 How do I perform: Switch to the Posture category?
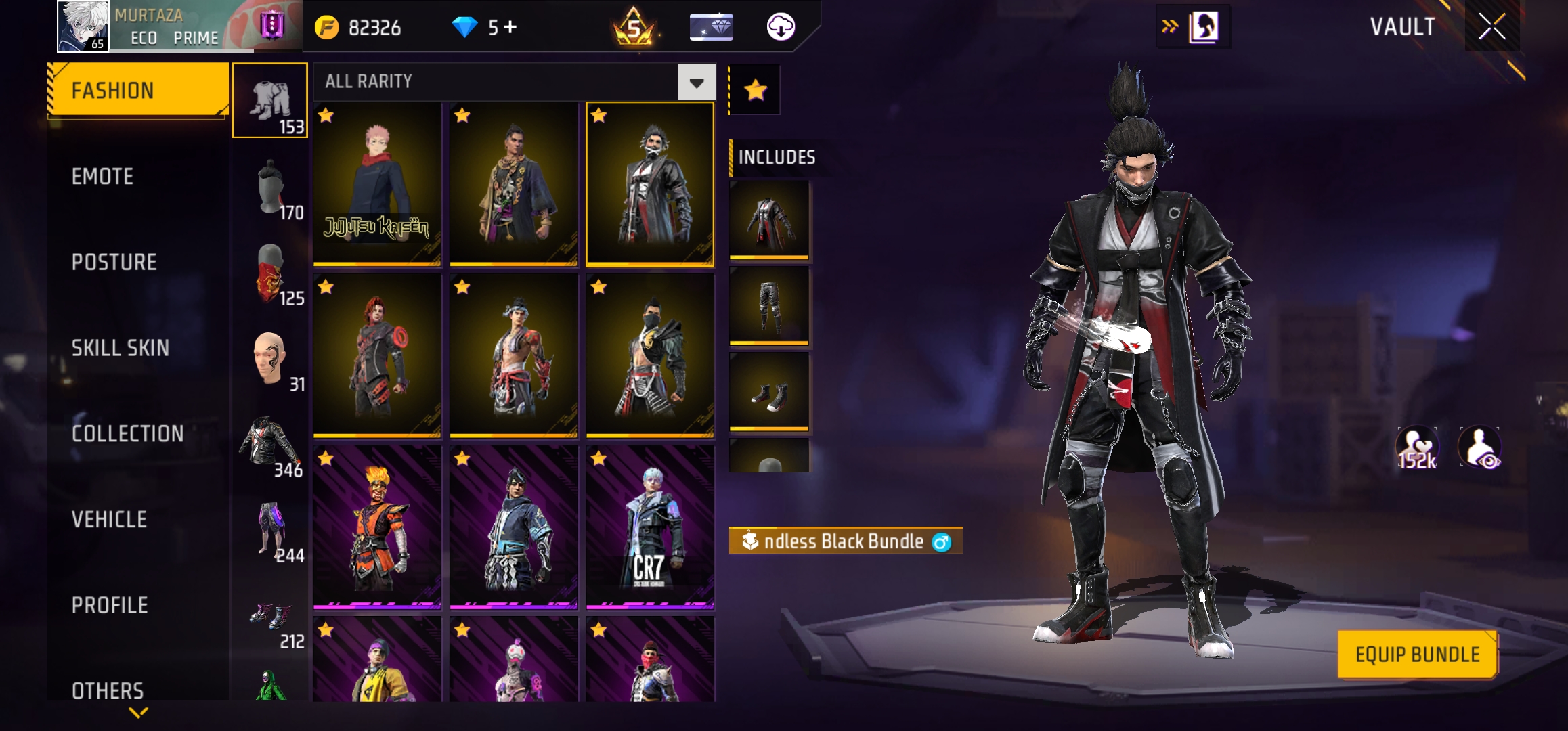pyautogui.click(x=114, y=262)
